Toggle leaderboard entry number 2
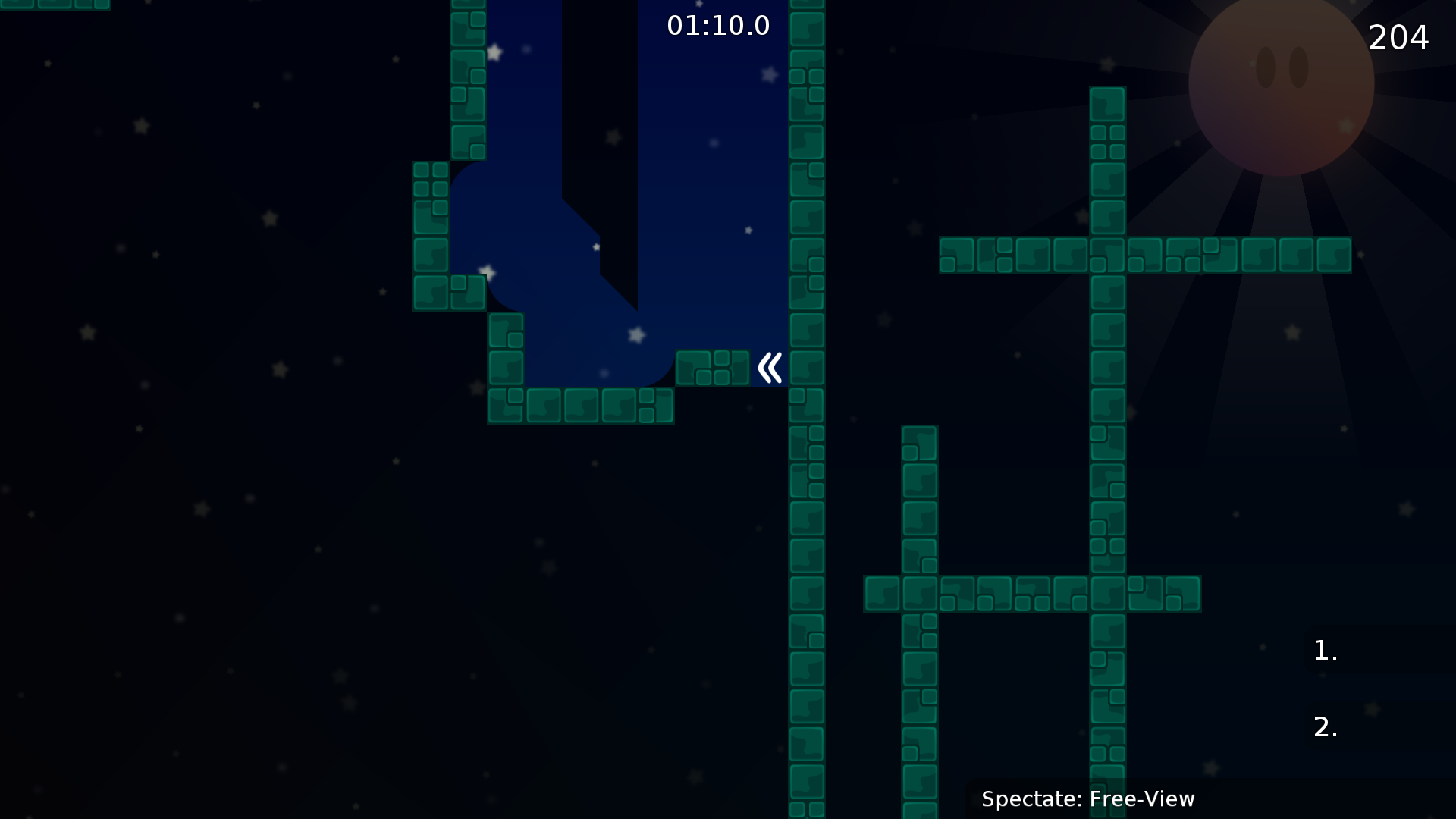Viewport: 1456px width, 819px height. click(x=1326, y=726)
